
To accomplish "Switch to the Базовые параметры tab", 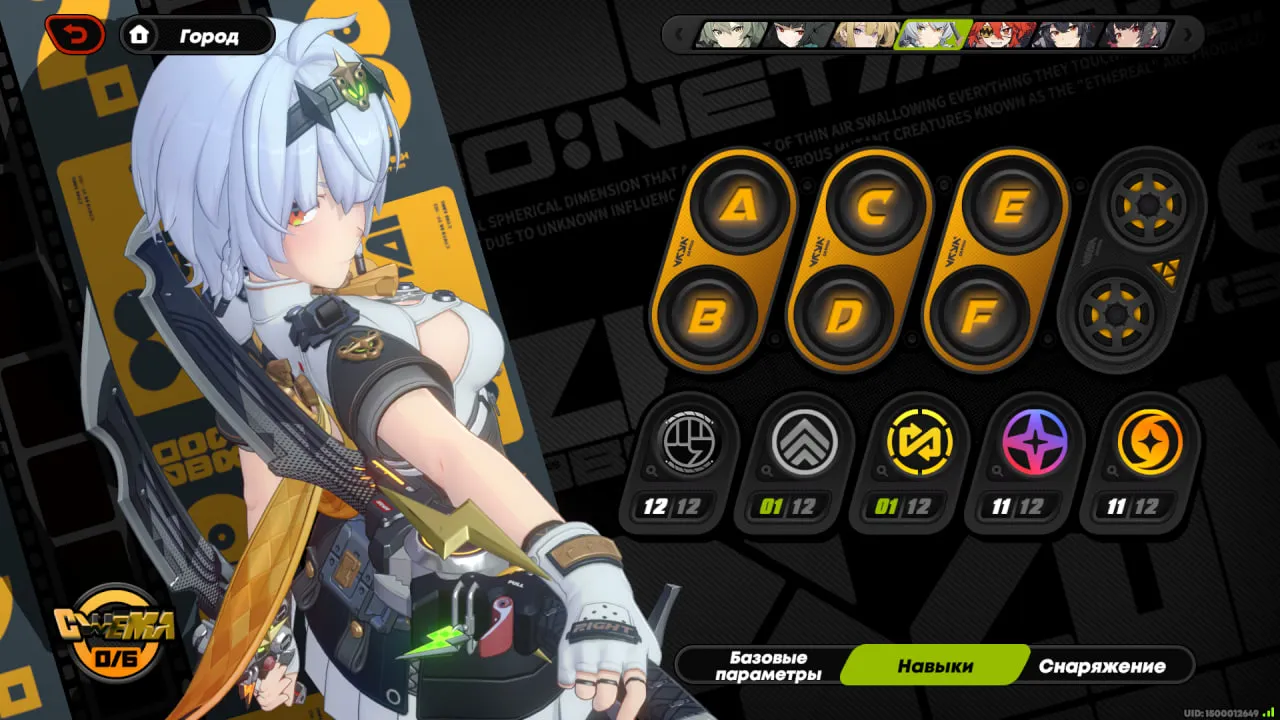I will 768,666.
